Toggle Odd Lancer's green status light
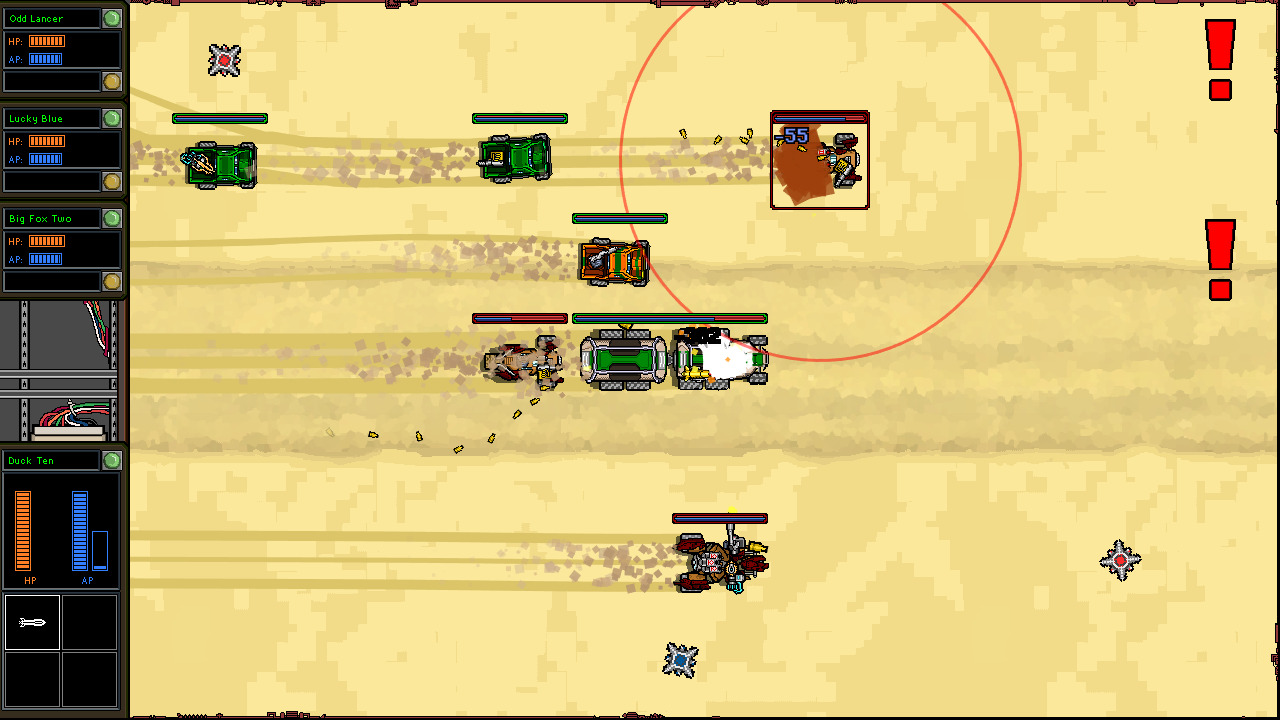Screen dimensions: 1280x720 [x=112, y=18]
